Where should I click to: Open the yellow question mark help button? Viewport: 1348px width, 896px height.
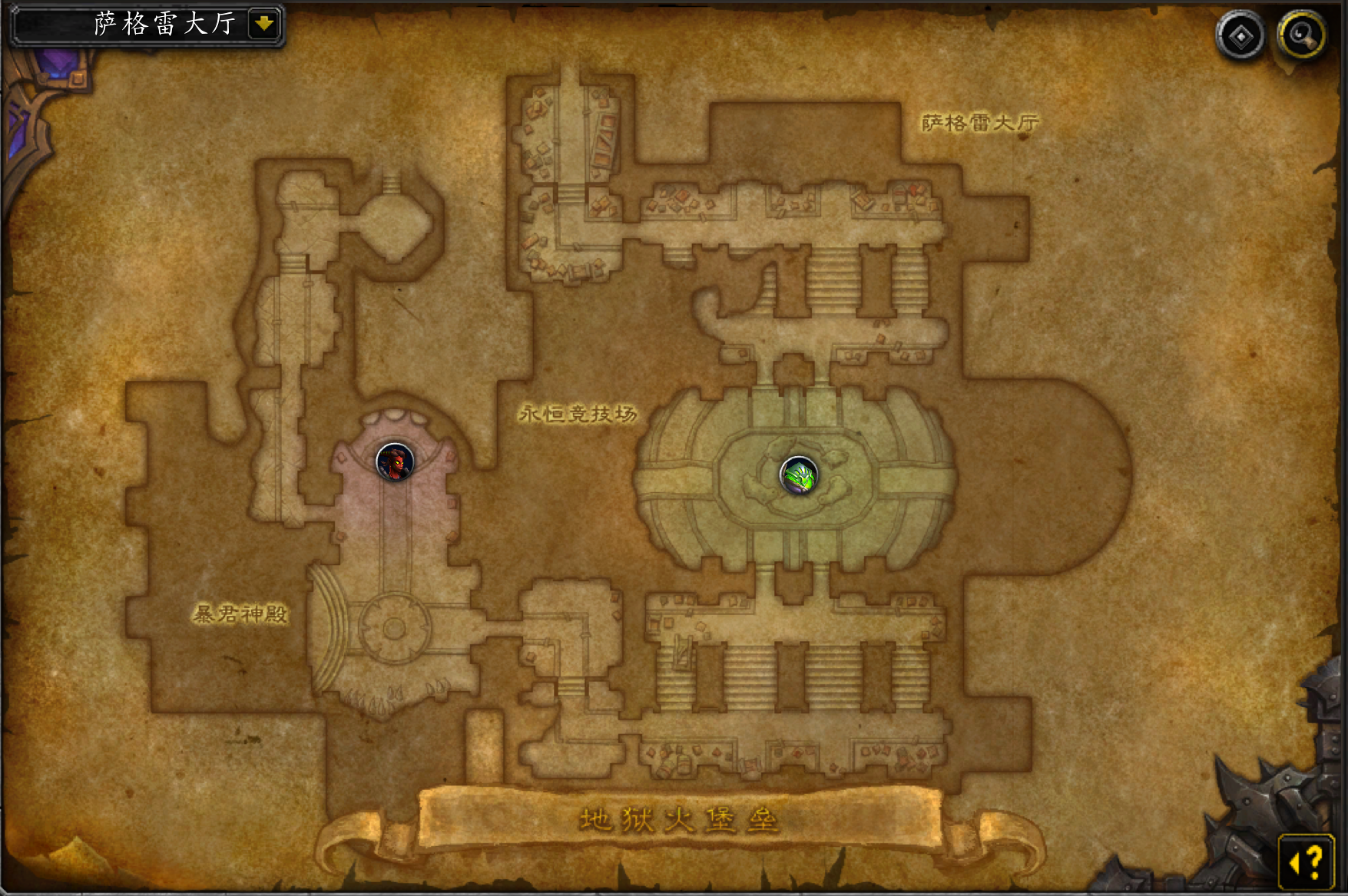tap(1307, 861)
